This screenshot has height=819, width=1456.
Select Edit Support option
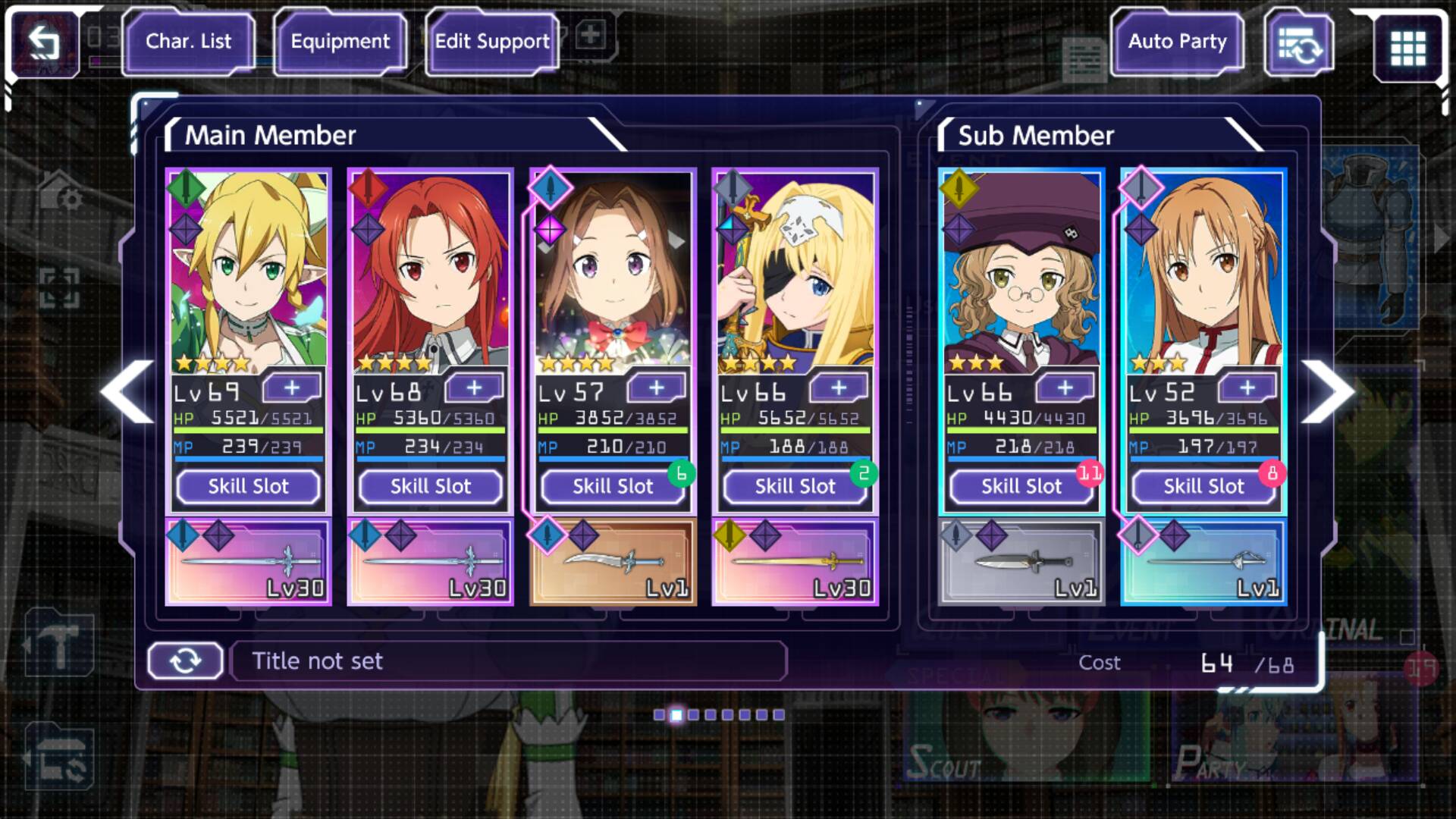(492, 42)
